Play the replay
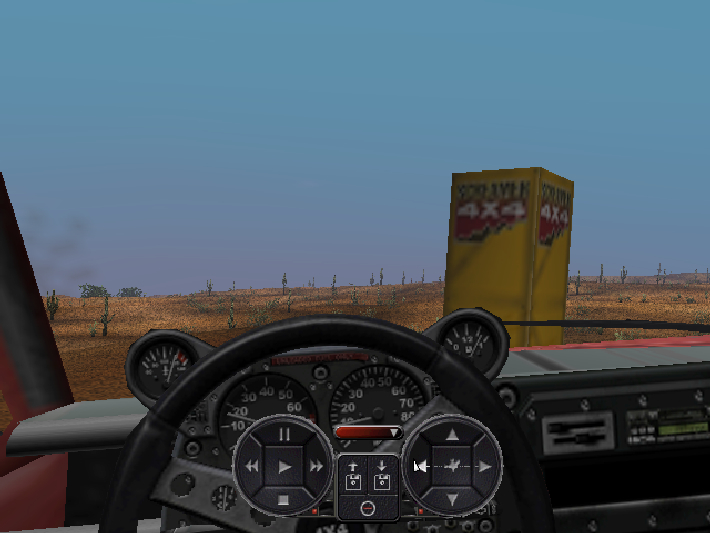This screenshot has width=710, height=533. (x=284, y=467)
